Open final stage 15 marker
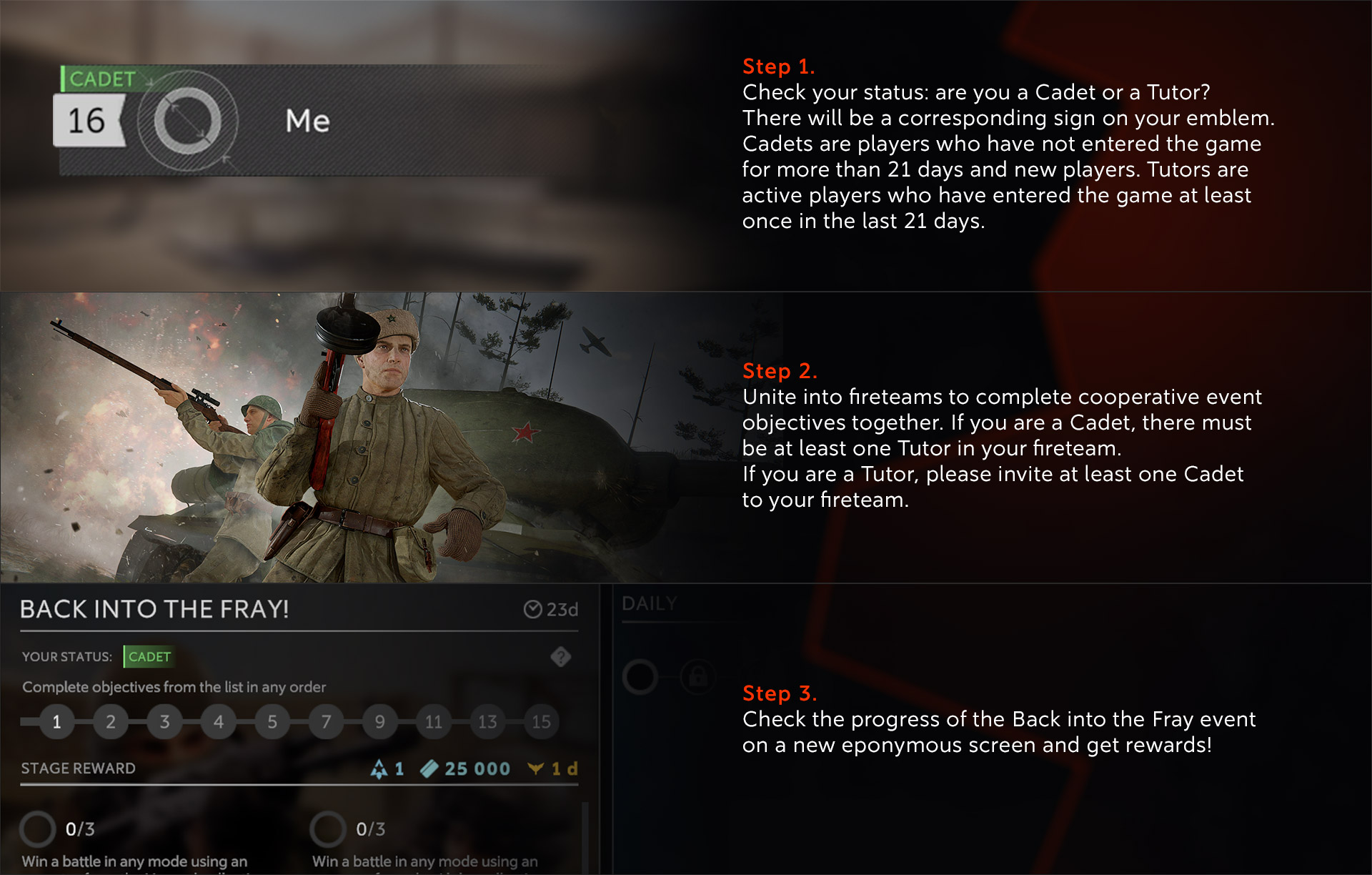This screenshot has width=1372, height=875. click(x=542, y=722)
